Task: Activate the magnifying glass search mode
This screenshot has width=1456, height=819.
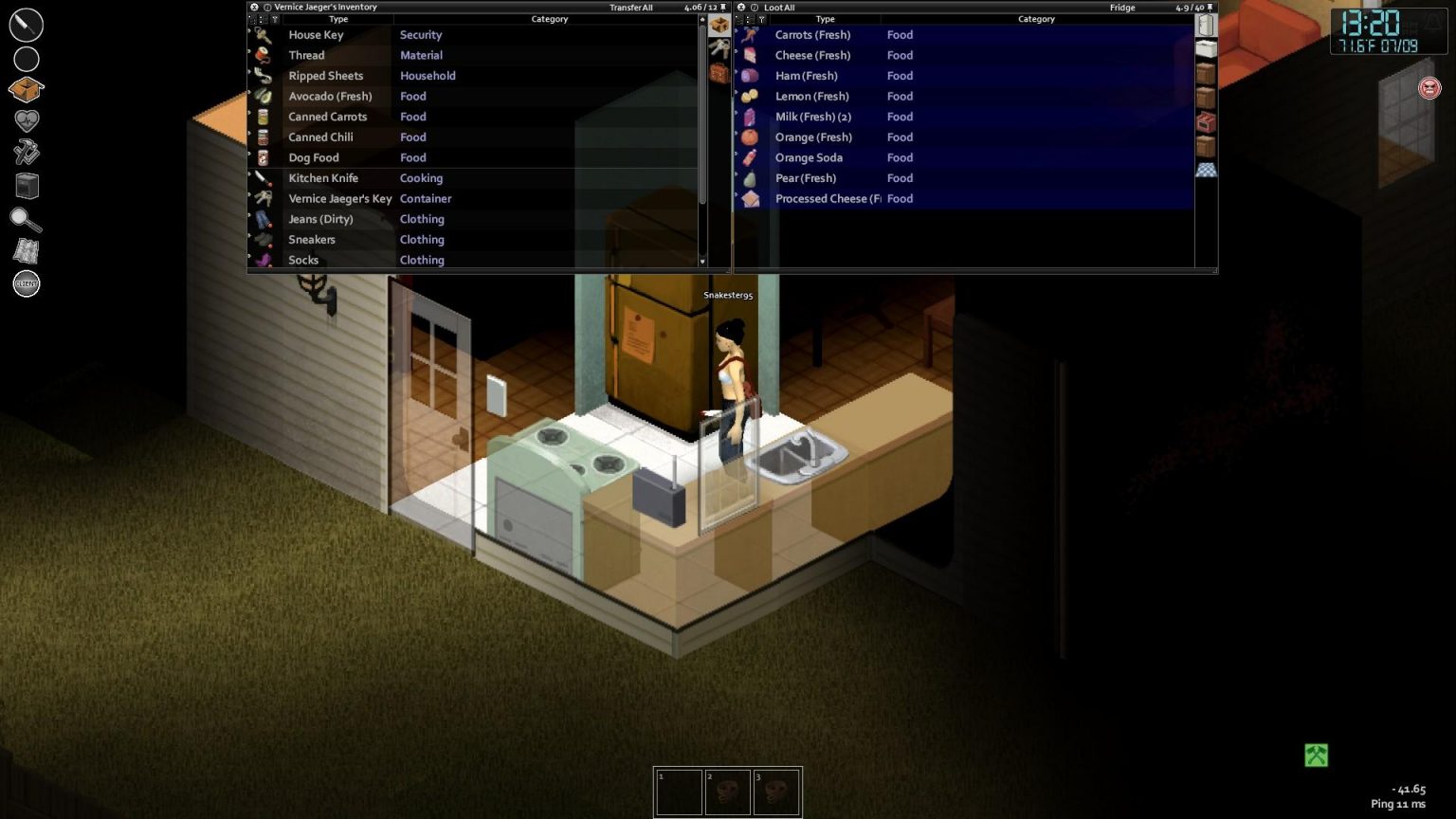Action: (x=26, y=220)
